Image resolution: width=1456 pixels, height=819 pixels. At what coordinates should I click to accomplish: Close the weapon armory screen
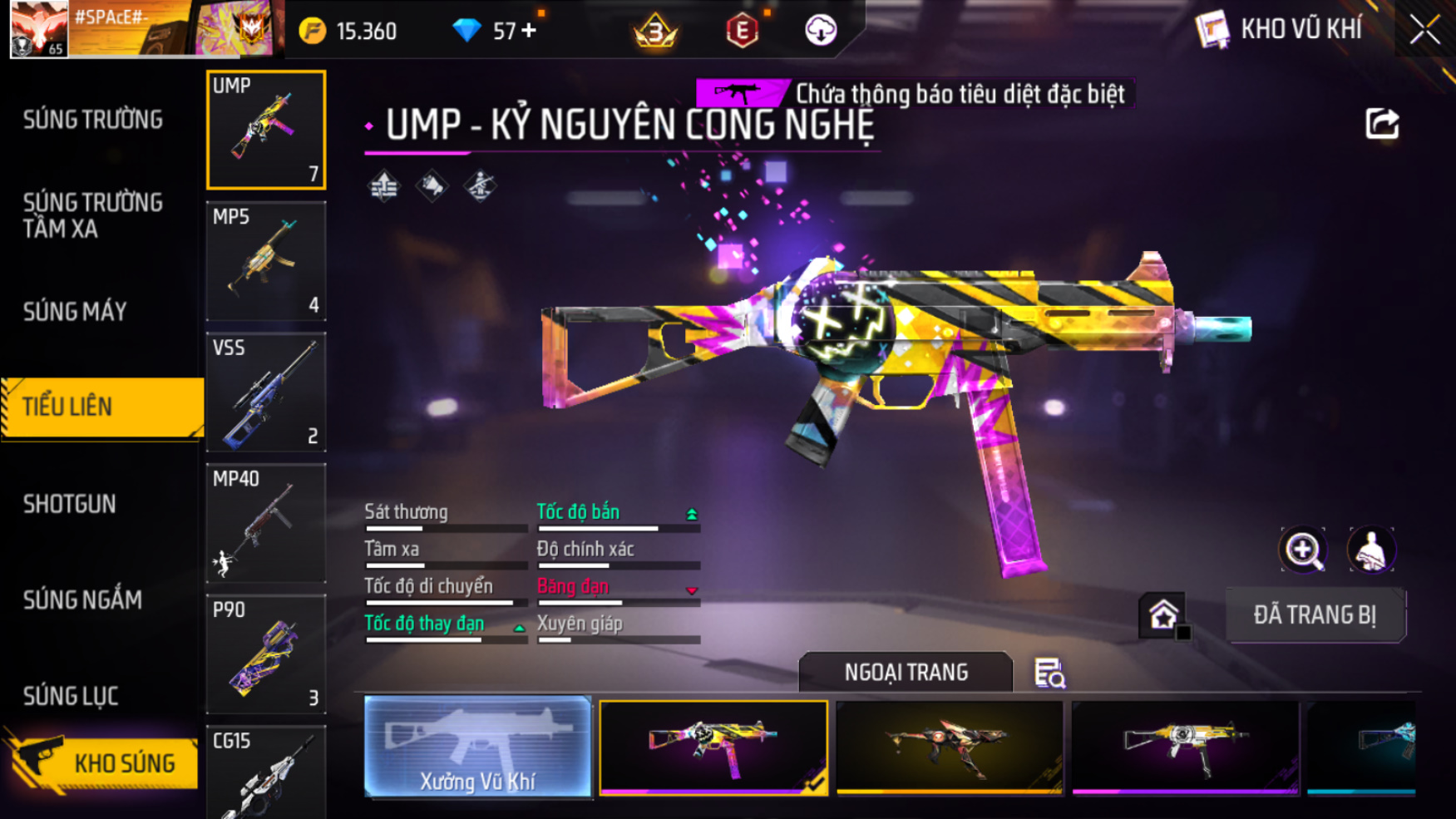(x=1424, y=31)
